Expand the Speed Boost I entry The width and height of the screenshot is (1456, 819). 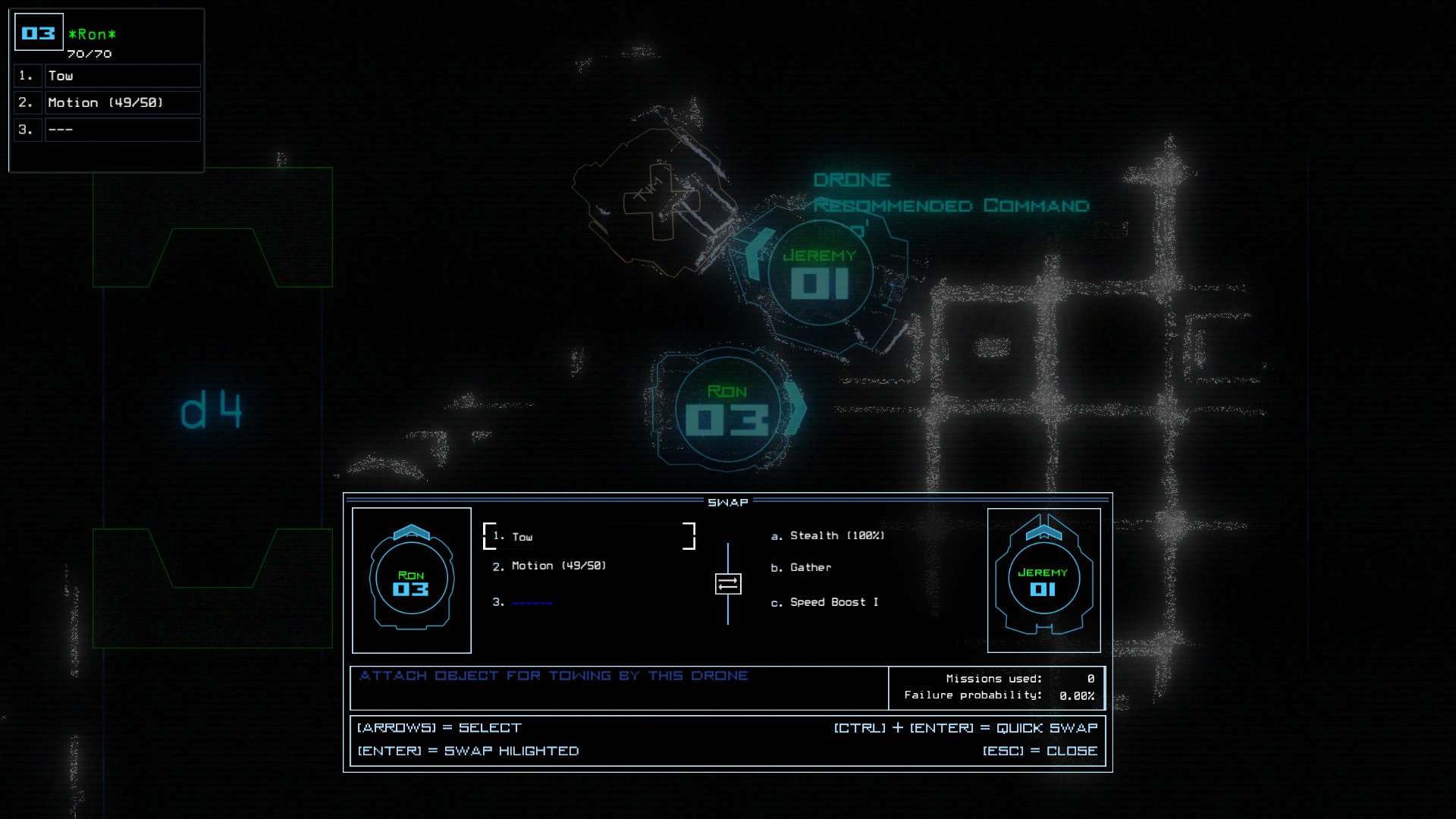[824, 601]
